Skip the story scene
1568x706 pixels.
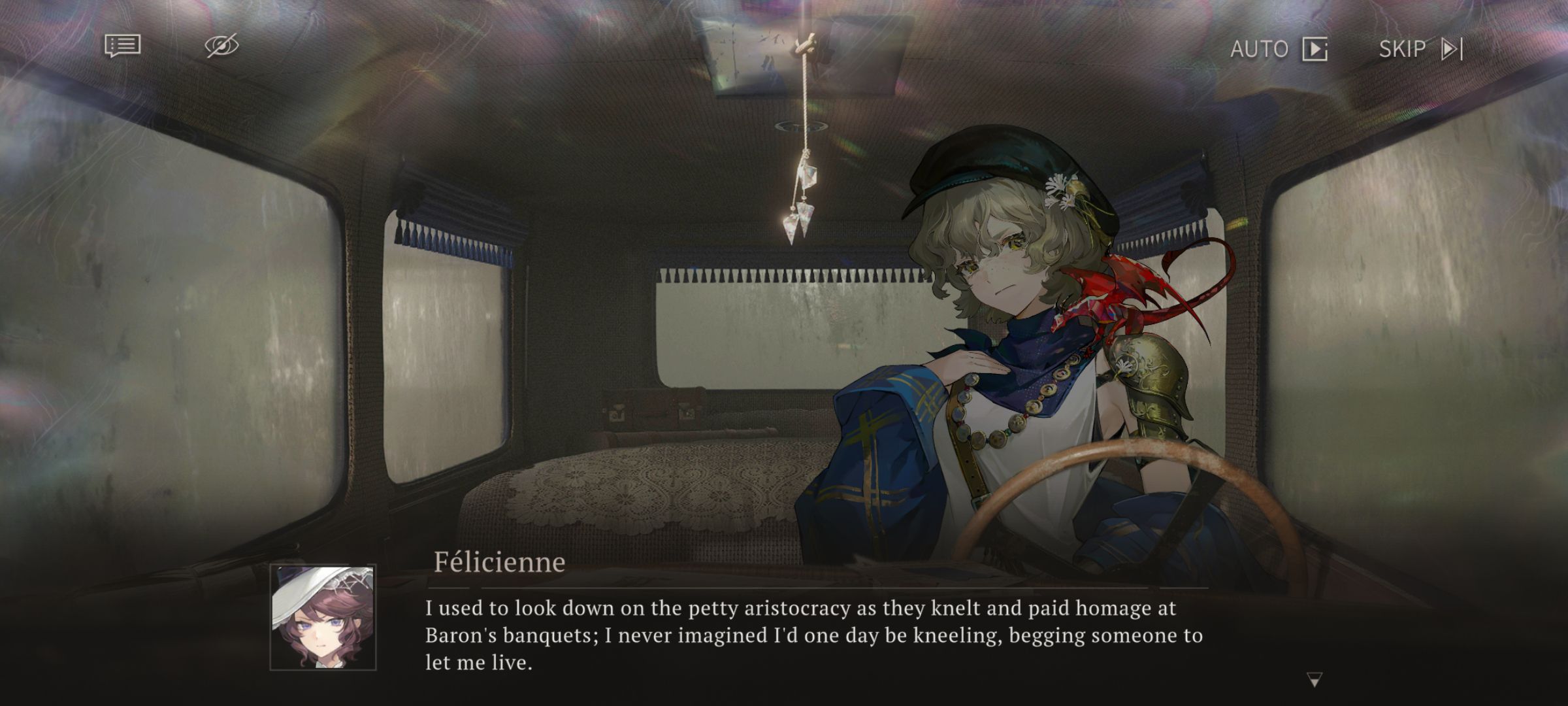coord(1420,49)
